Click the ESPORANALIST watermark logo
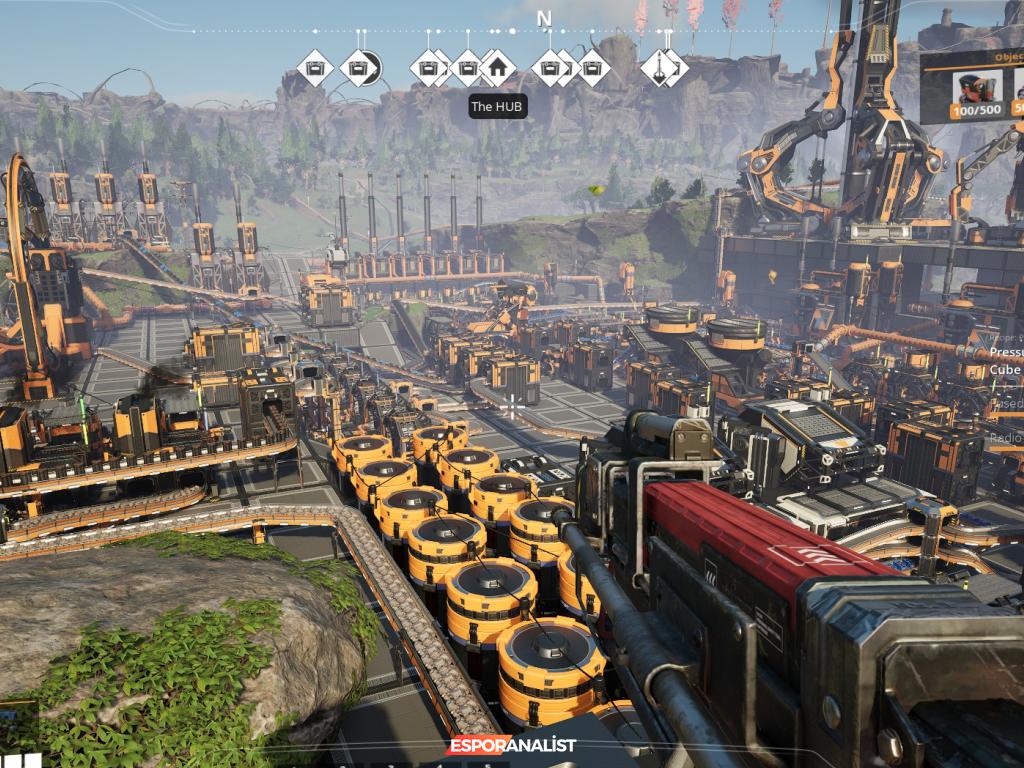The height and width of the screenshot is (768, 1024). pos(512,745)
